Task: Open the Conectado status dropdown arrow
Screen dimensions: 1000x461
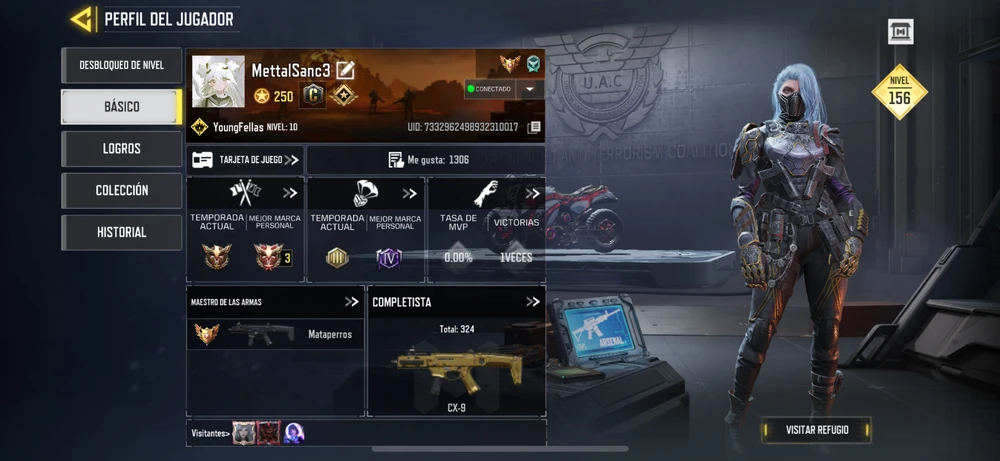Action: [528, 89]
